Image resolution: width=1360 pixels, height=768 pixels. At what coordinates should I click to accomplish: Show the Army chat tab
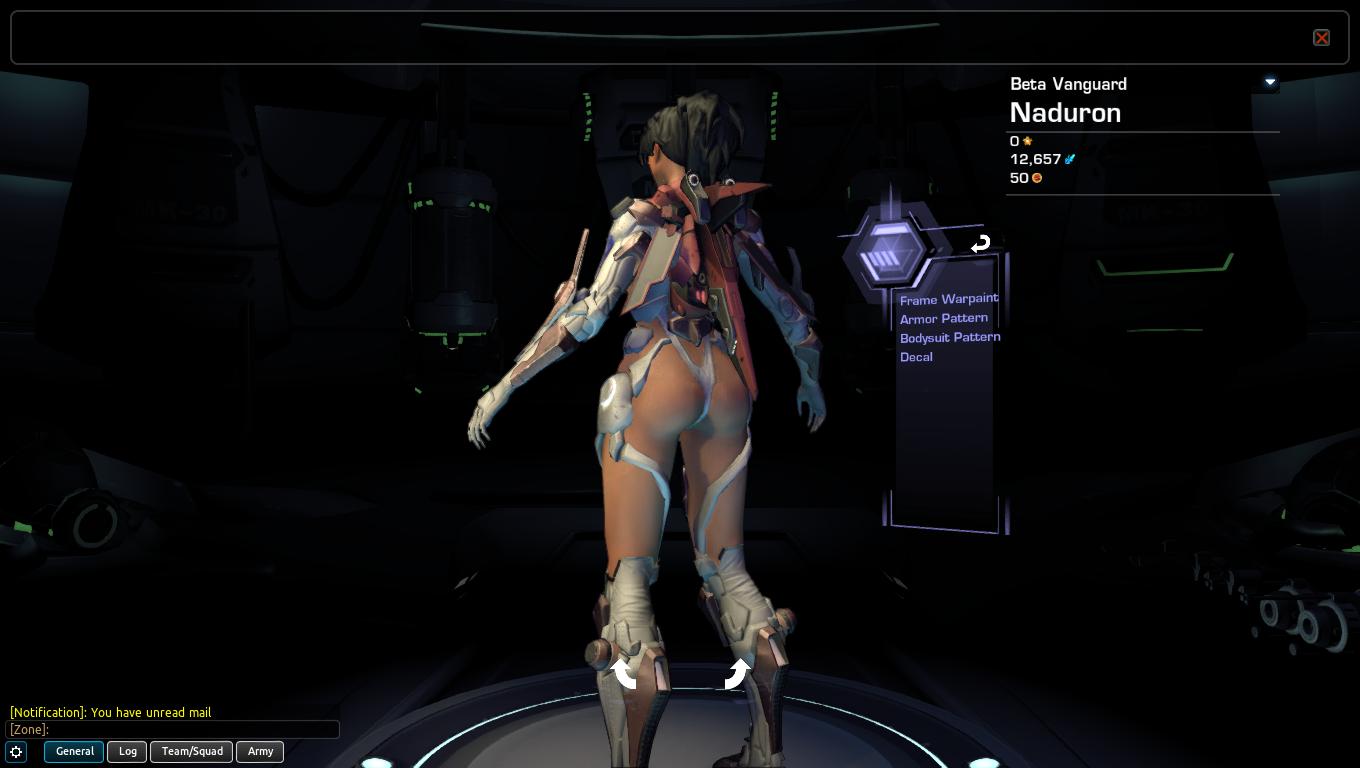point(260,751)
